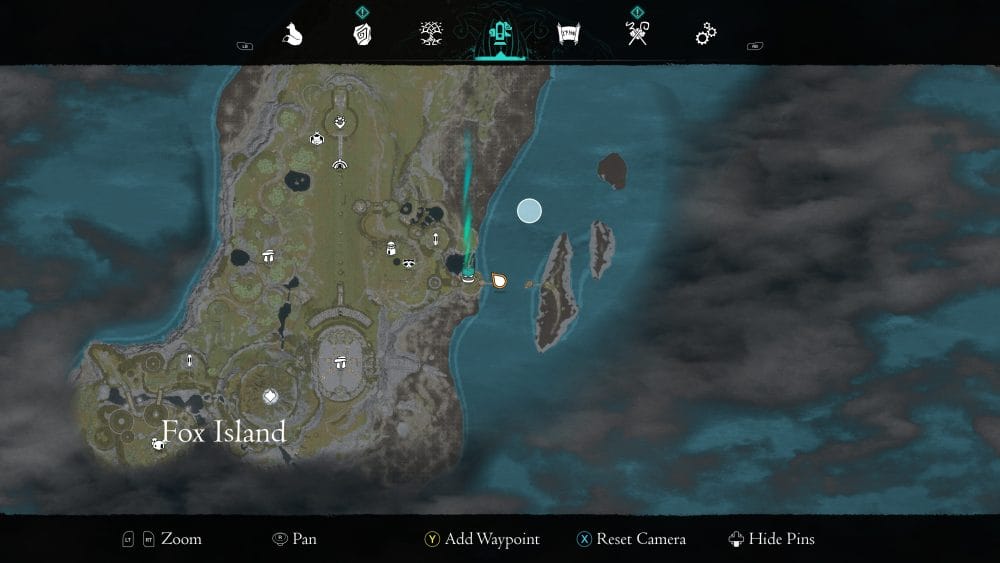Open the tree tab

tap(431, 35)
